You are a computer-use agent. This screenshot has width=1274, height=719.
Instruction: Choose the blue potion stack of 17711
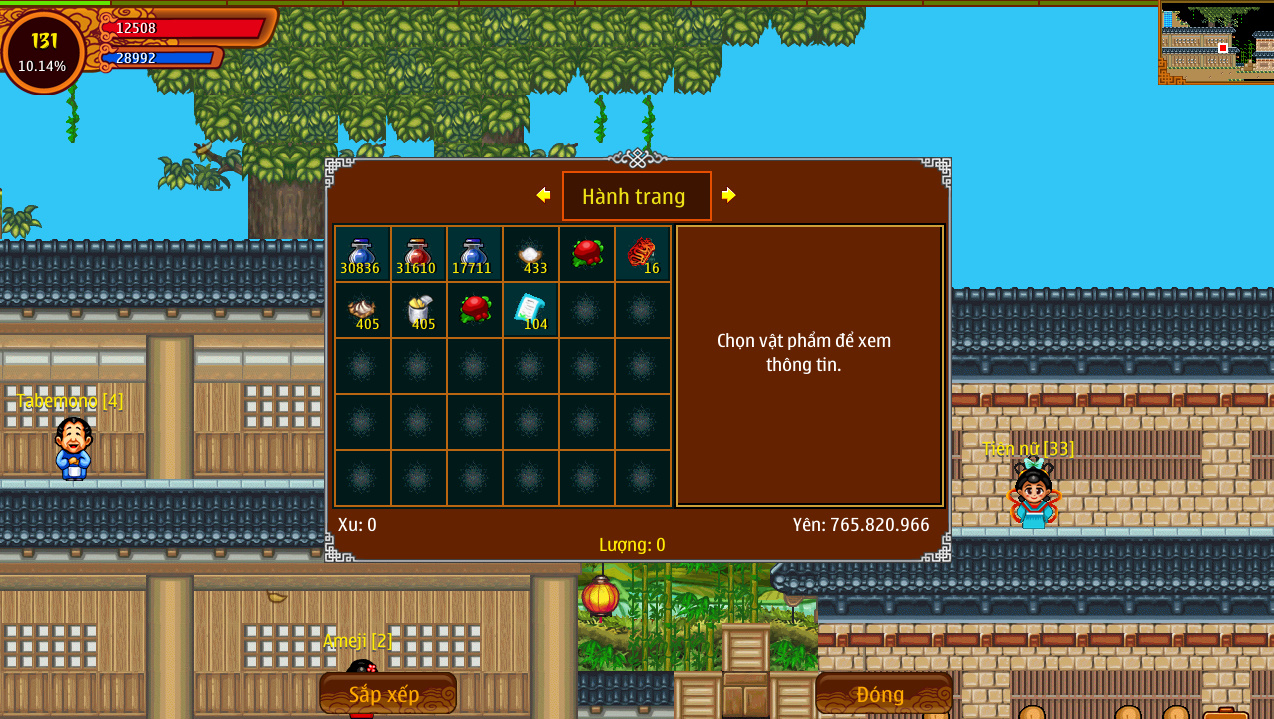[x=474, y=254]
